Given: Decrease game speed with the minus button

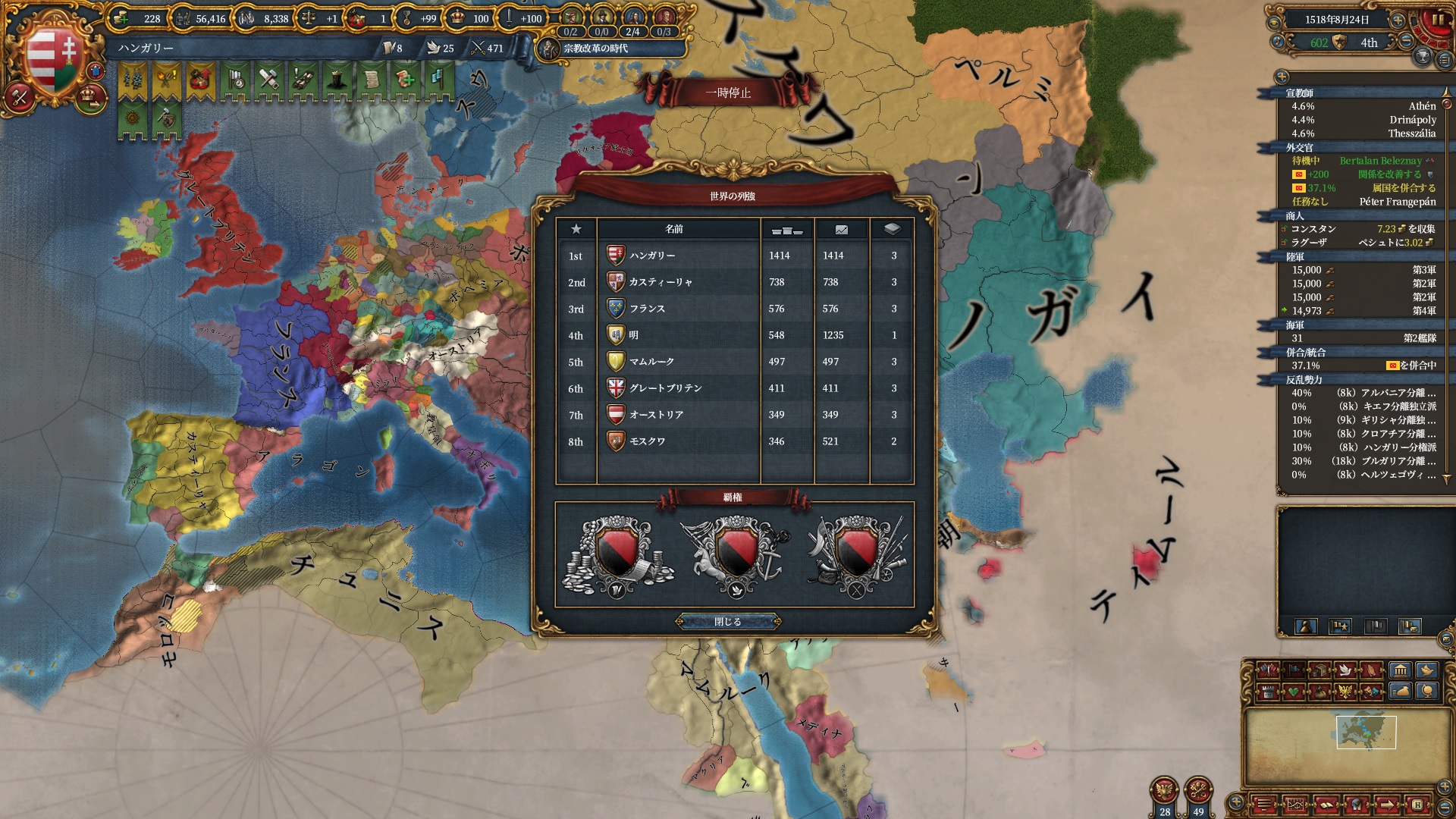Looking at the screenshot, I should coord(1406,42).
